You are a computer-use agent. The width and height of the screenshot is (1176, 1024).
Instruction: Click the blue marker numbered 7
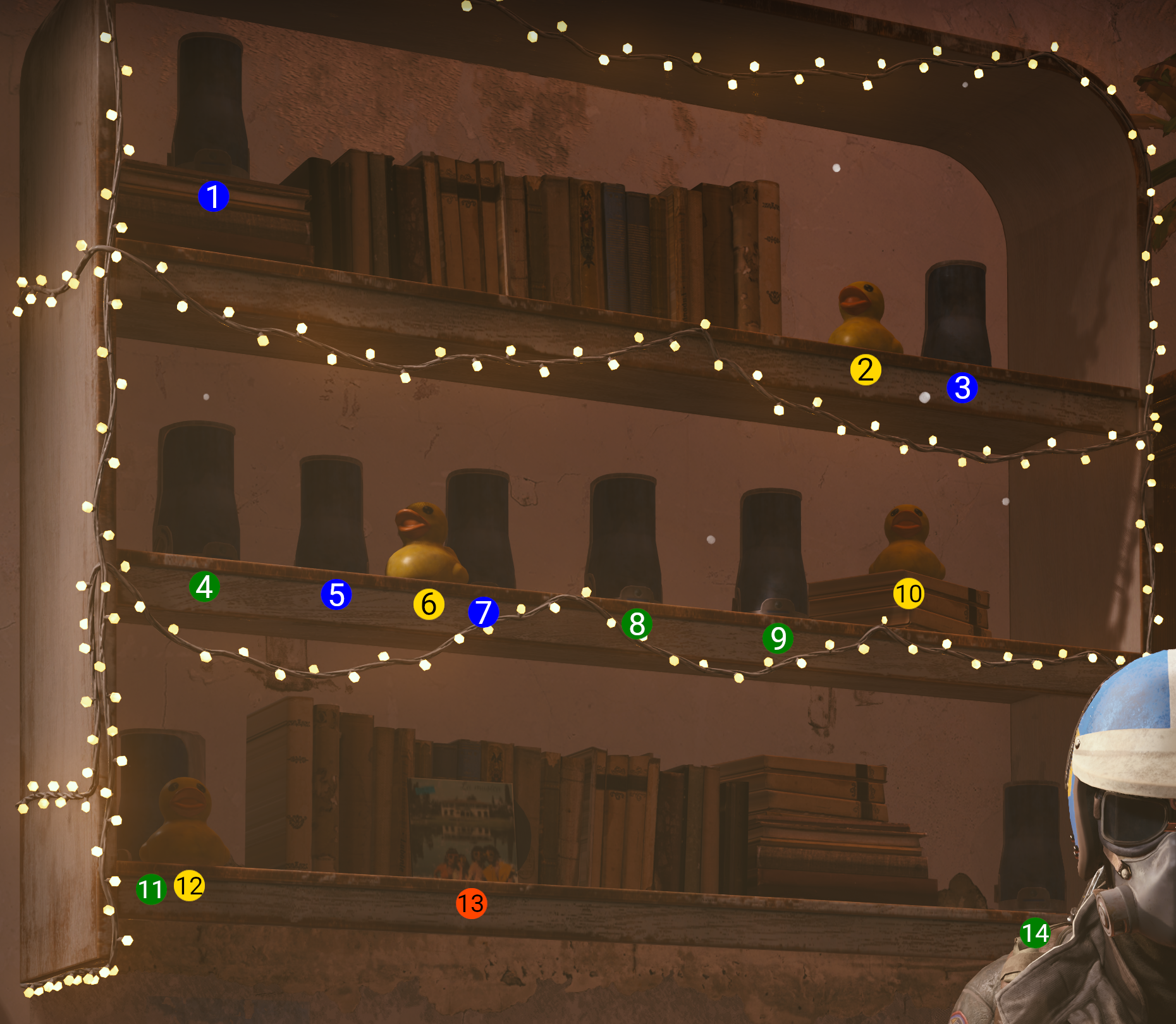point(484,612)
